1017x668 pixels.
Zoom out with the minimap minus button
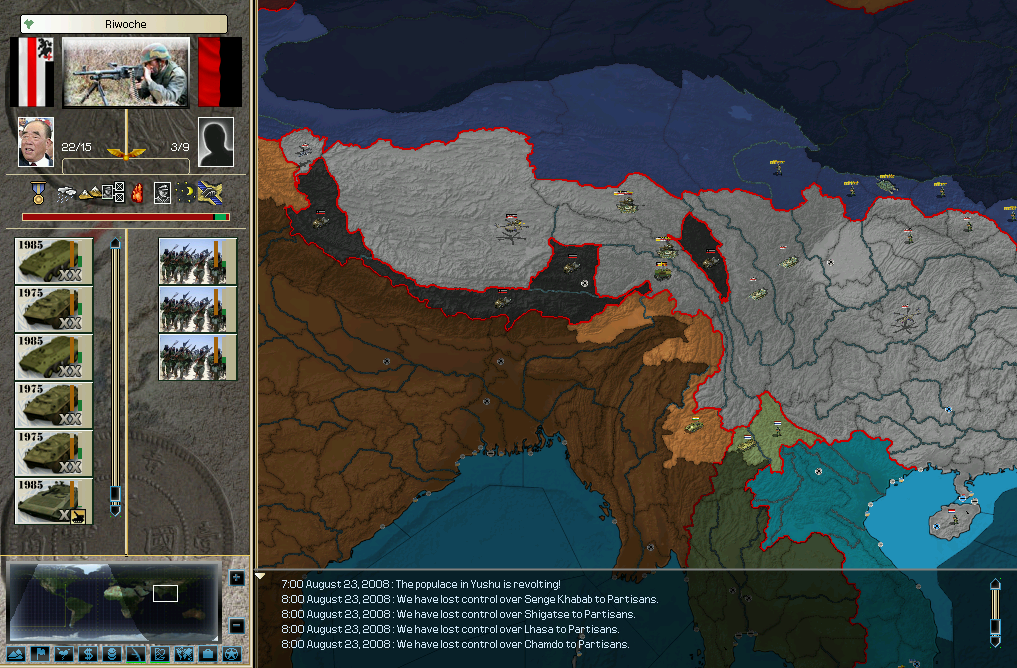tap(237, 626)
